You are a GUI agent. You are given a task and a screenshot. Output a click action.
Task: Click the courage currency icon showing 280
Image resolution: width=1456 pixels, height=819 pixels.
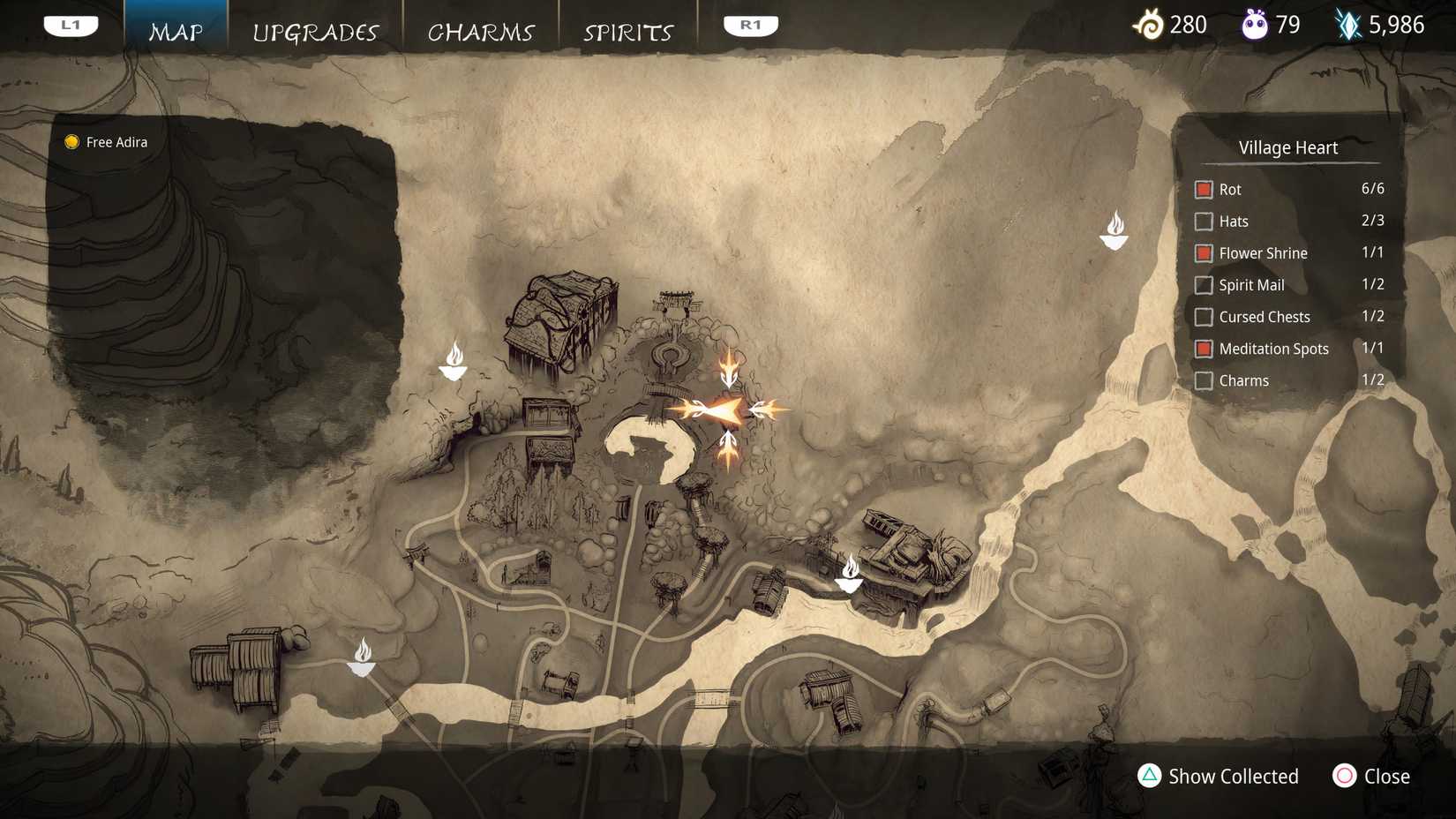pos(1152,25)
